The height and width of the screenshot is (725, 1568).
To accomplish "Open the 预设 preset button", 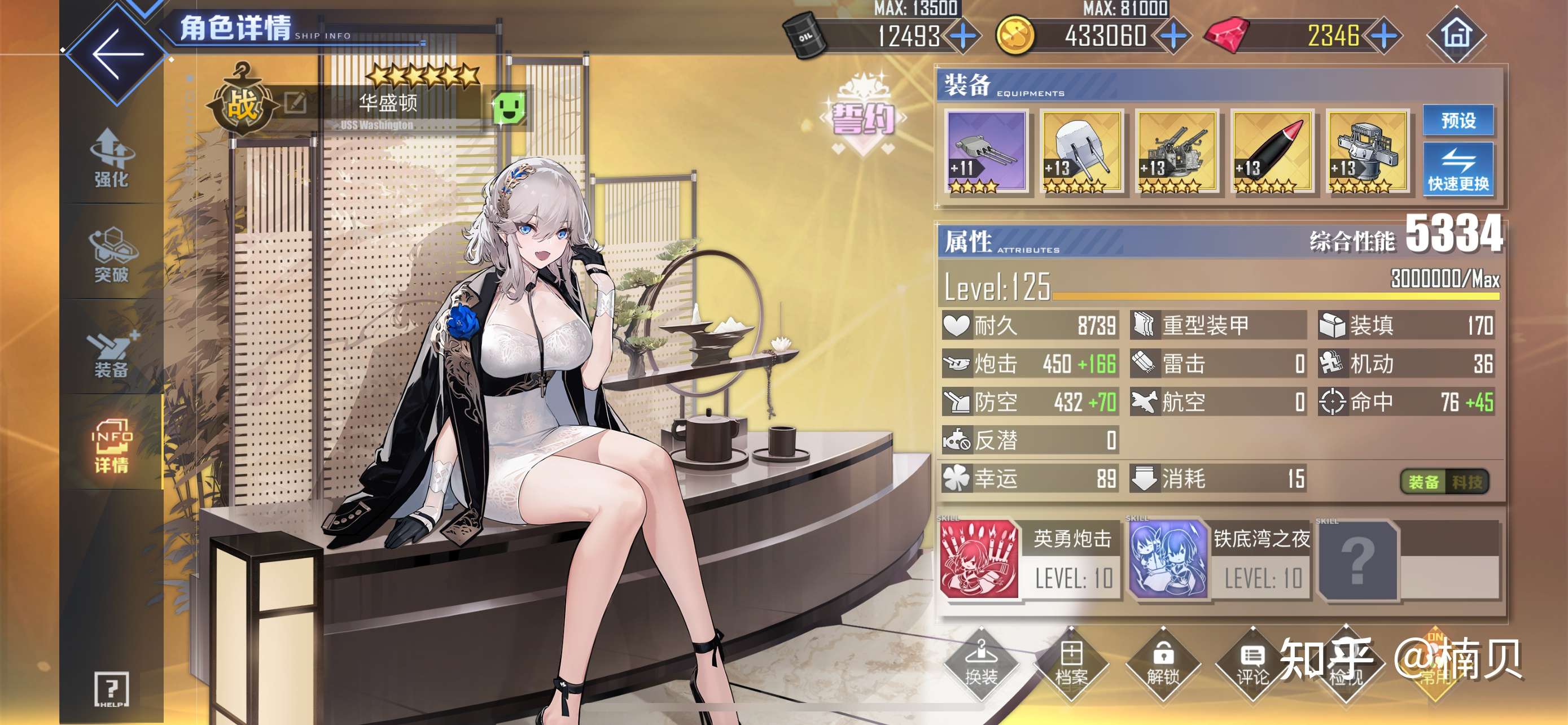I will tap(1458, 120).
